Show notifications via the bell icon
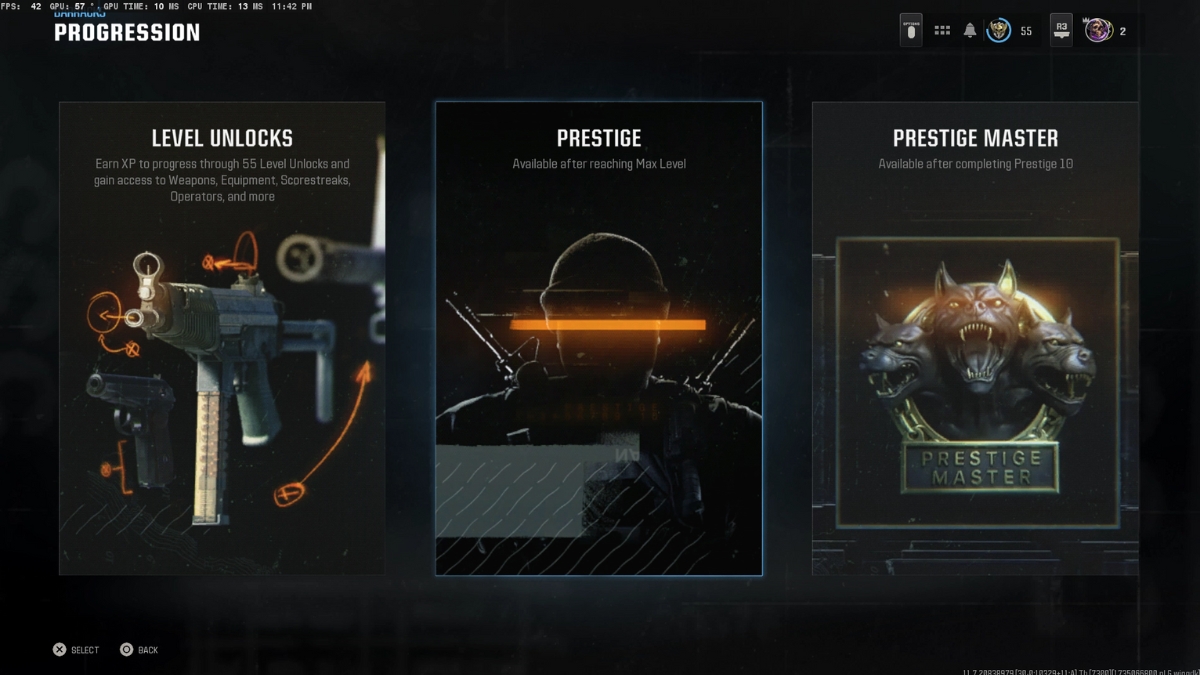This screenshot has width=1200, height=675. pos(969,31)
